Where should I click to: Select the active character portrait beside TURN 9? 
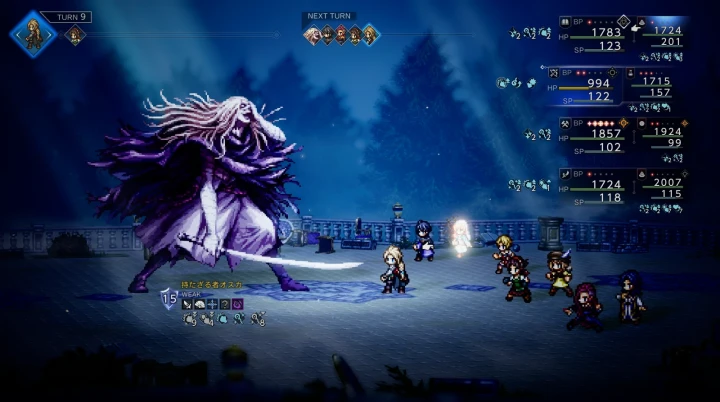34,33
